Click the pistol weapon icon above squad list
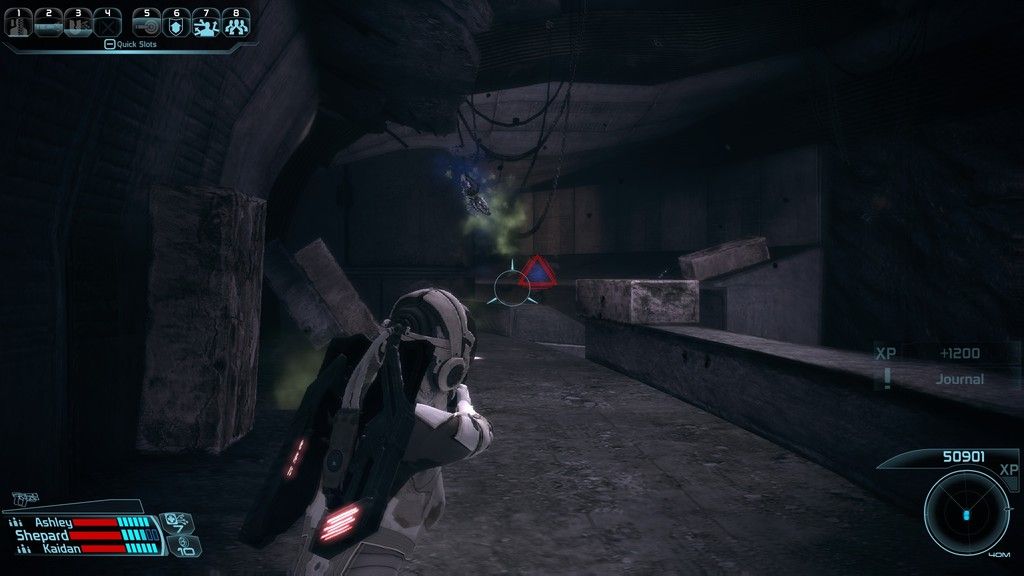 click(x=23, y=498)
